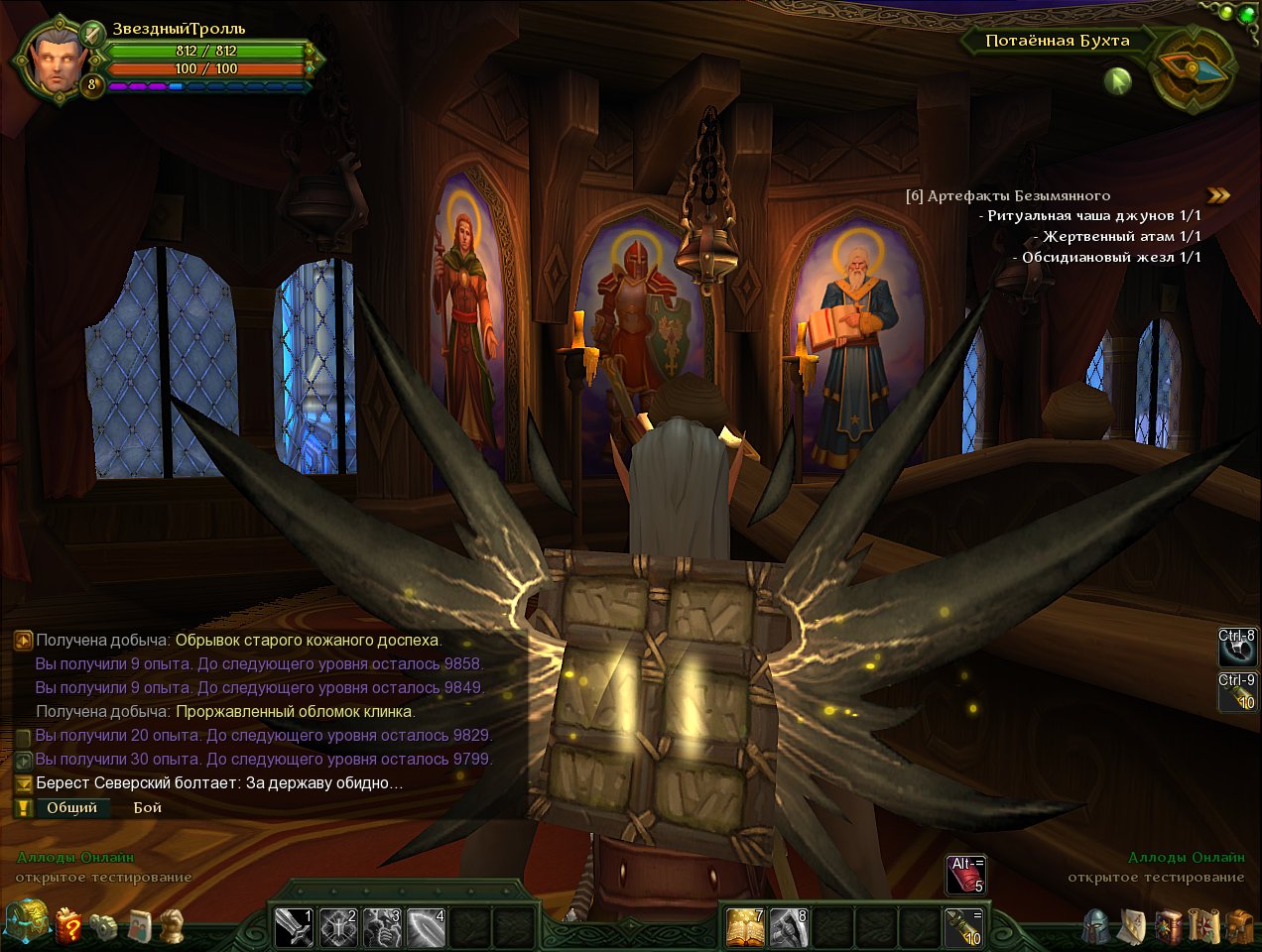Activate the fist ability in slot 3
Screen dimensions: 1262x952
coord(382,927)
